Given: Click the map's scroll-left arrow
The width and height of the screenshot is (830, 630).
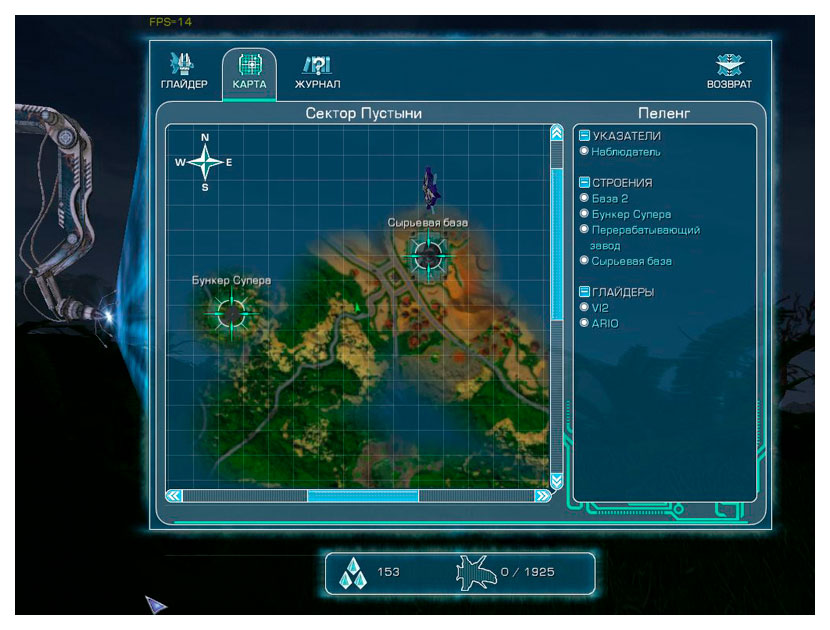Looking at the screenshot, I should point(174,495).
